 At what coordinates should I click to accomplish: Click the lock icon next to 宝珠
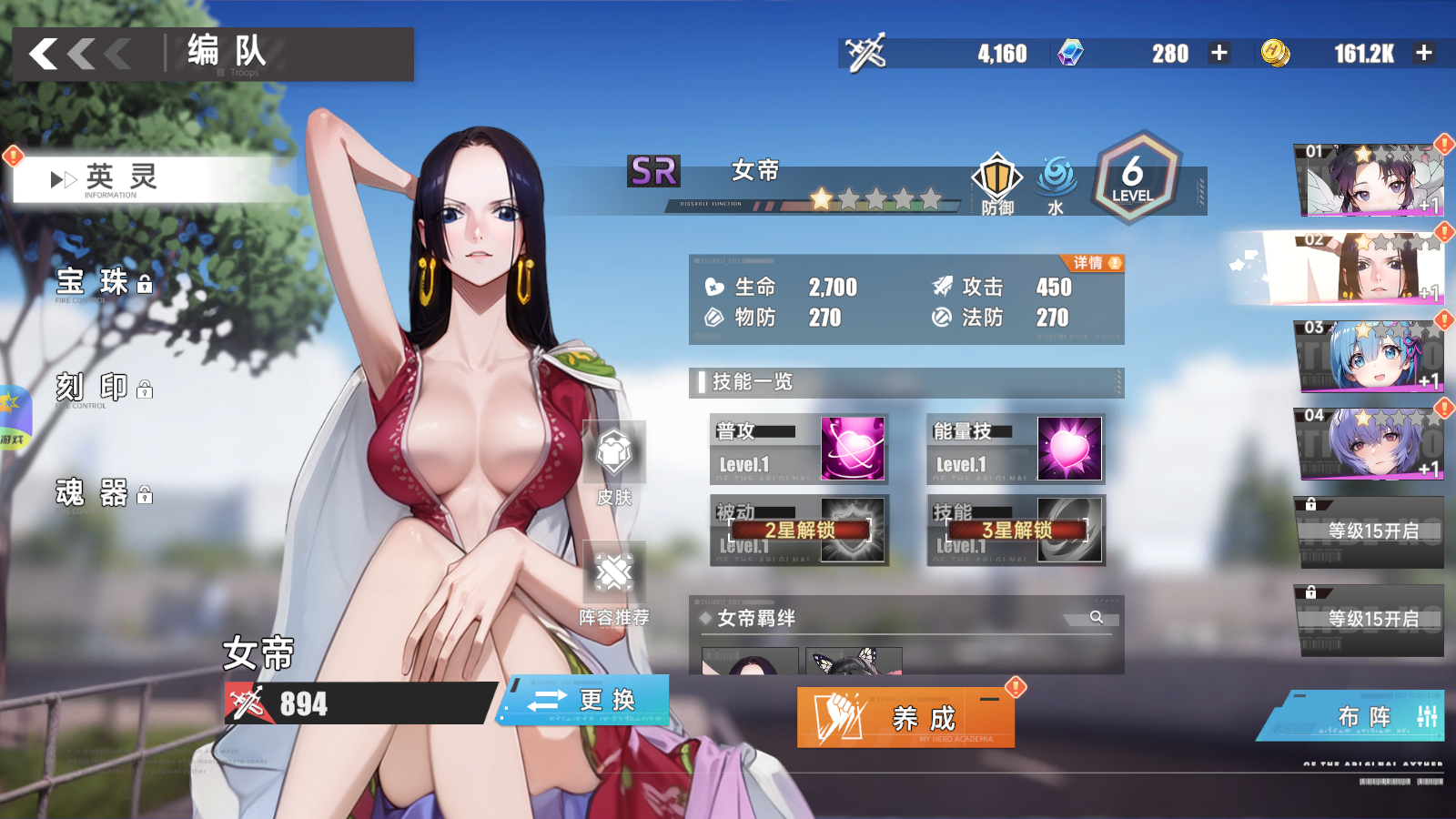click(147, 283)
